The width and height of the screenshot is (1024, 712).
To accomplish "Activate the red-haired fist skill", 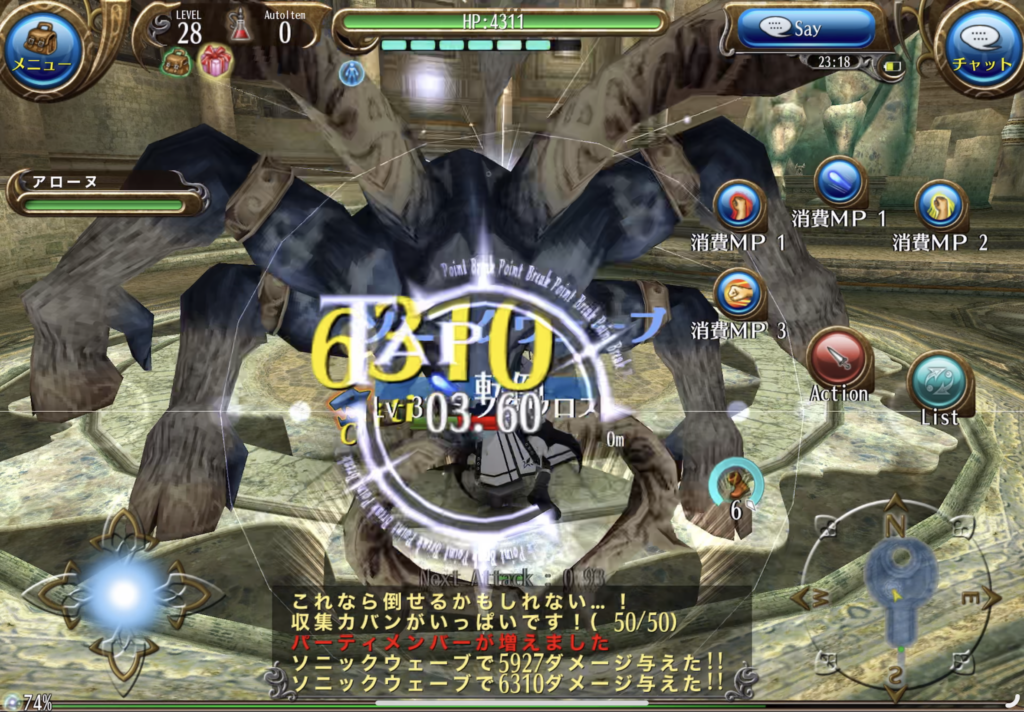I will point(740,206).
